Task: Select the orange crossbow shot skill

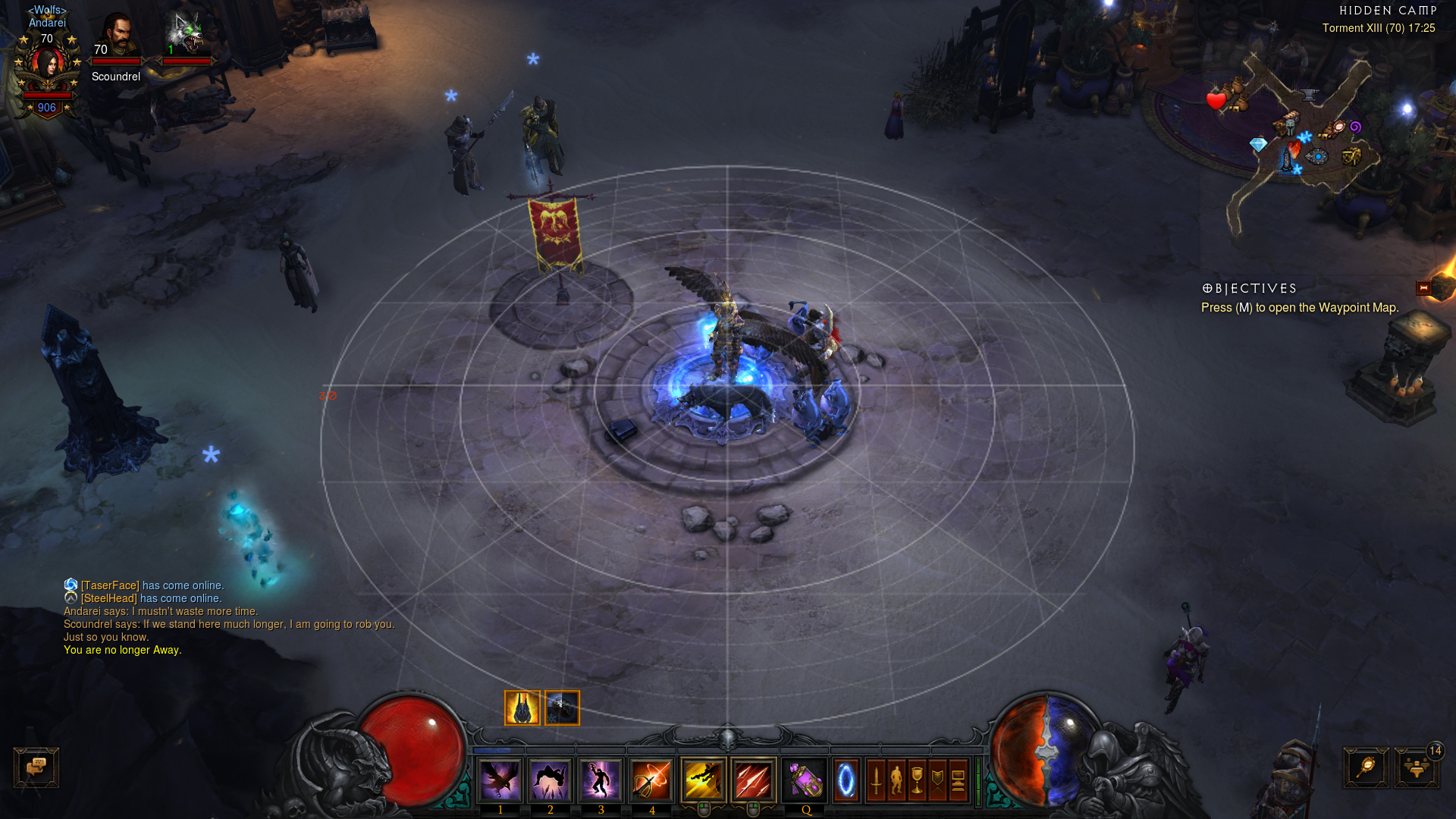Action: [651, 780]
